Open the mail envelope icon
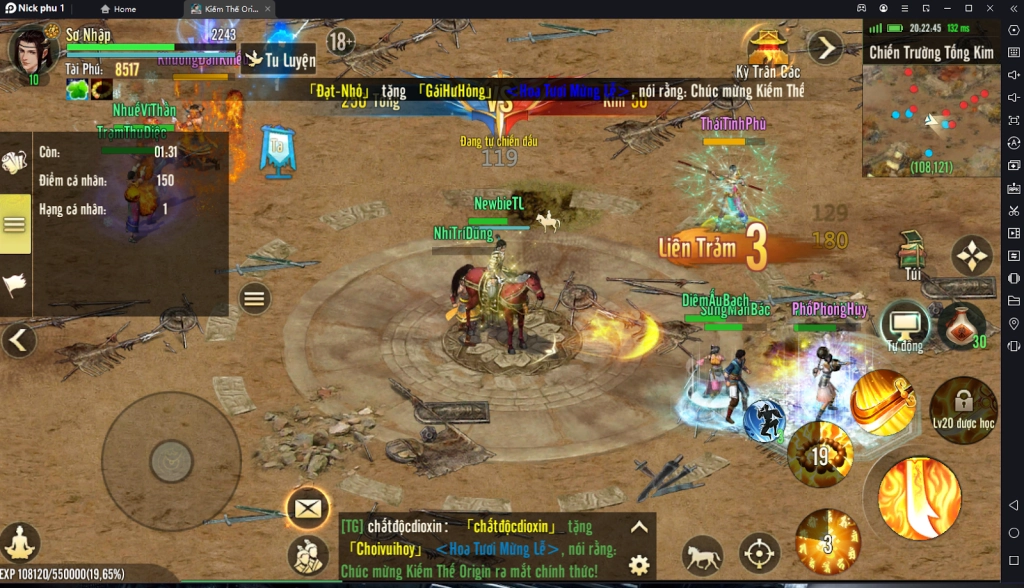 click(x=308, y=509)
